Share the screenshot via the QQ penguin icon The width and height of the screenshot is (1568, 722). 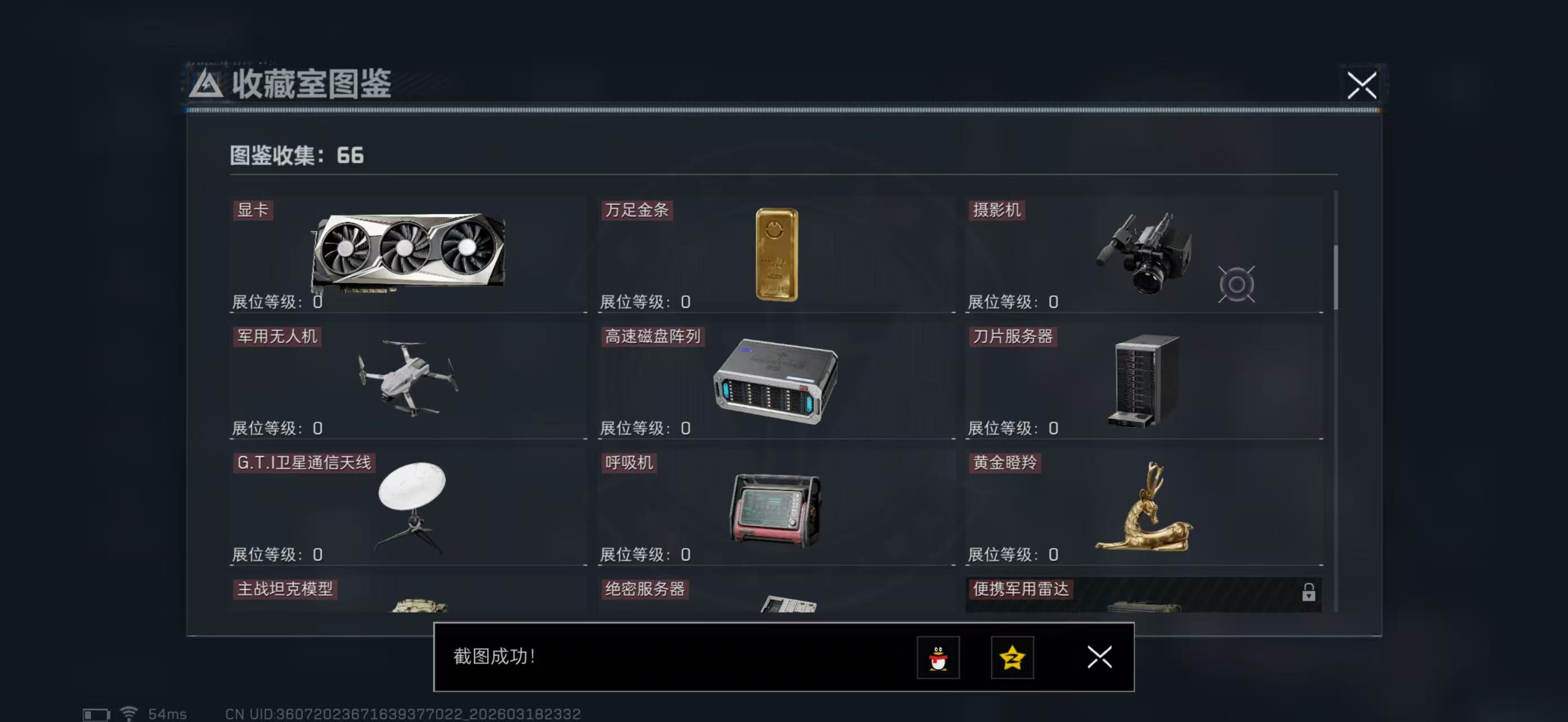point(939,658)
